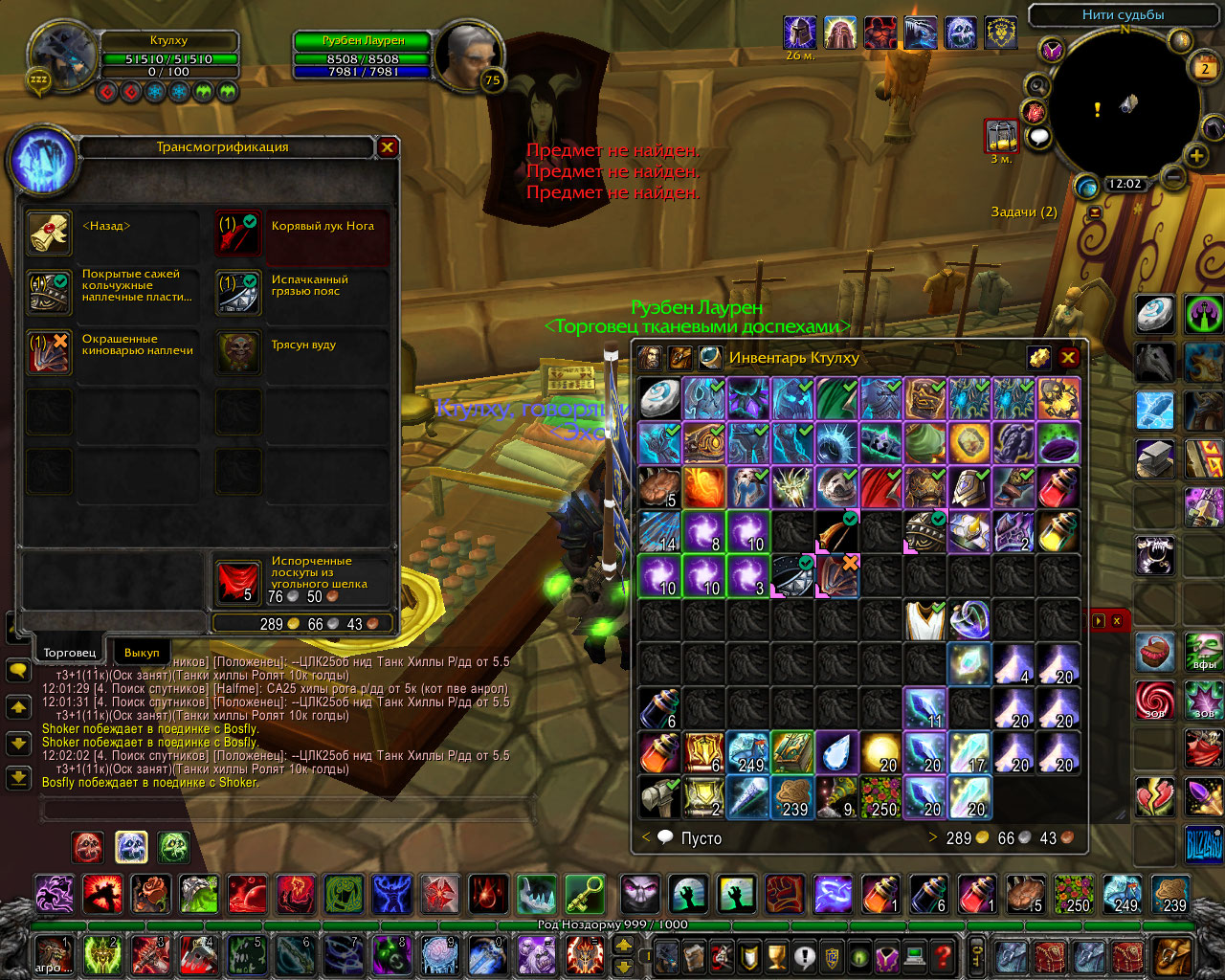Choose Окрашенные киноварью наплечи entry
Image resolution: width=1225 pixels, height=980 pixels.
click(49, 353)
